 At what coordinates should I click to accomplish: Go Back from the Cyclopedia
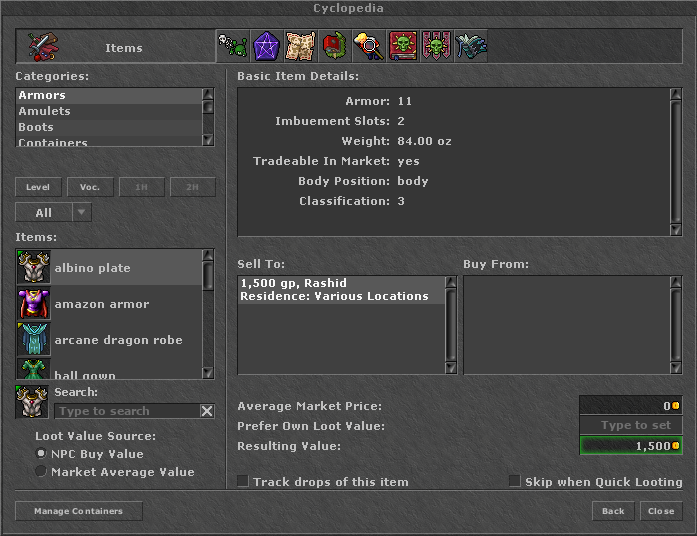(x=613, y=511)
